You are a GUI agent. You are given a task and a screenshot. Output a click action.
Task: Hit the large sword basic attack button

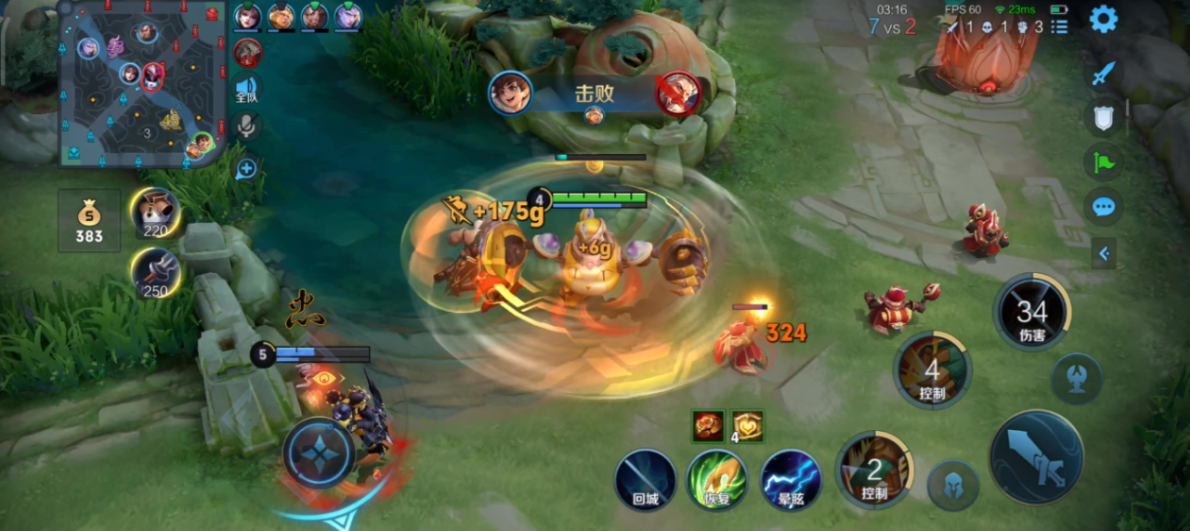[1036, 458]
